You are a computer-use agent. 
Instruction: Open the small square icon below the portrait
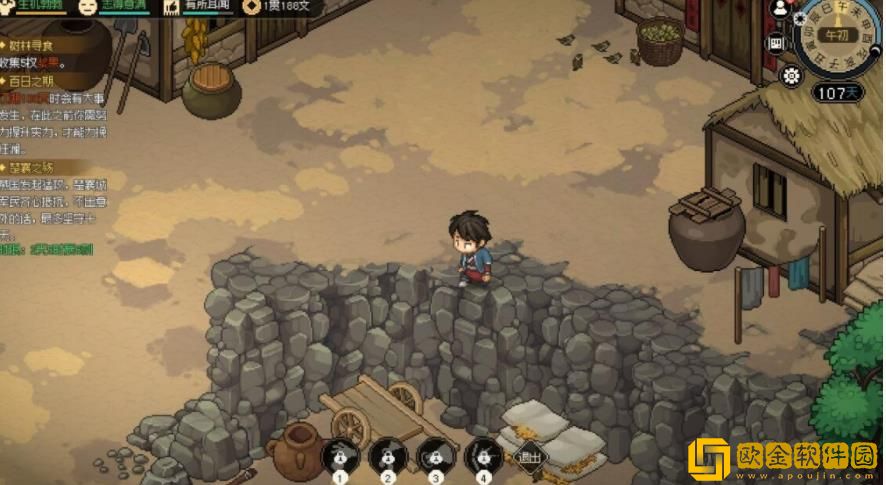tap(776, 43)
